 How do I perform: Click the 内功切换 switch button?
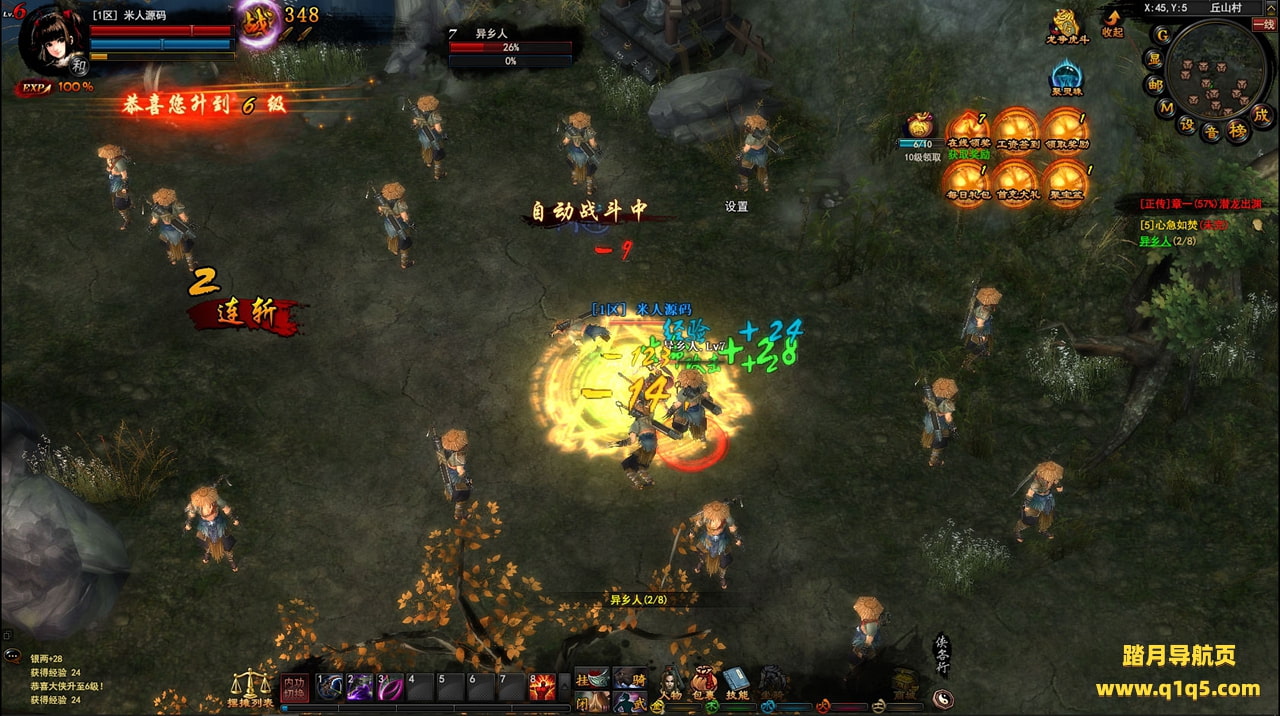(x=293, y=688)
